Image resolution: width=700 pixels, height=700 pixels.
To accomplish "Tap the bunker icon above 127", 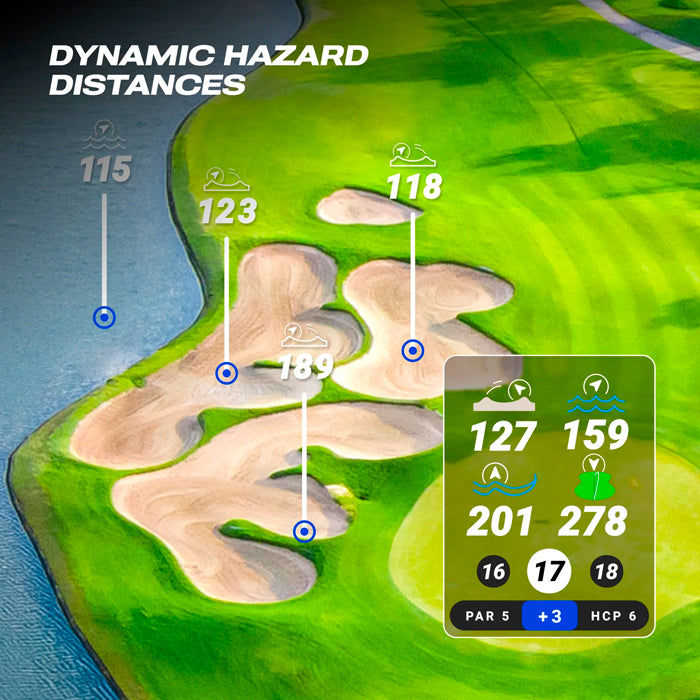I will (504, 396).
